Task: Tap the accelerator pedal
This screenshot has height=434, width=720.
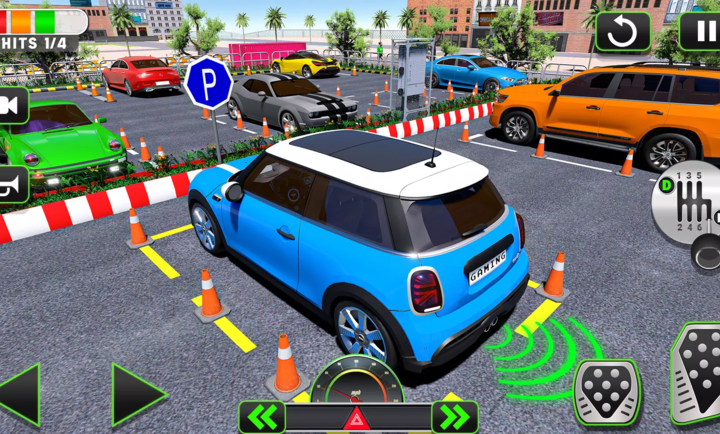Action: (698, 373)
